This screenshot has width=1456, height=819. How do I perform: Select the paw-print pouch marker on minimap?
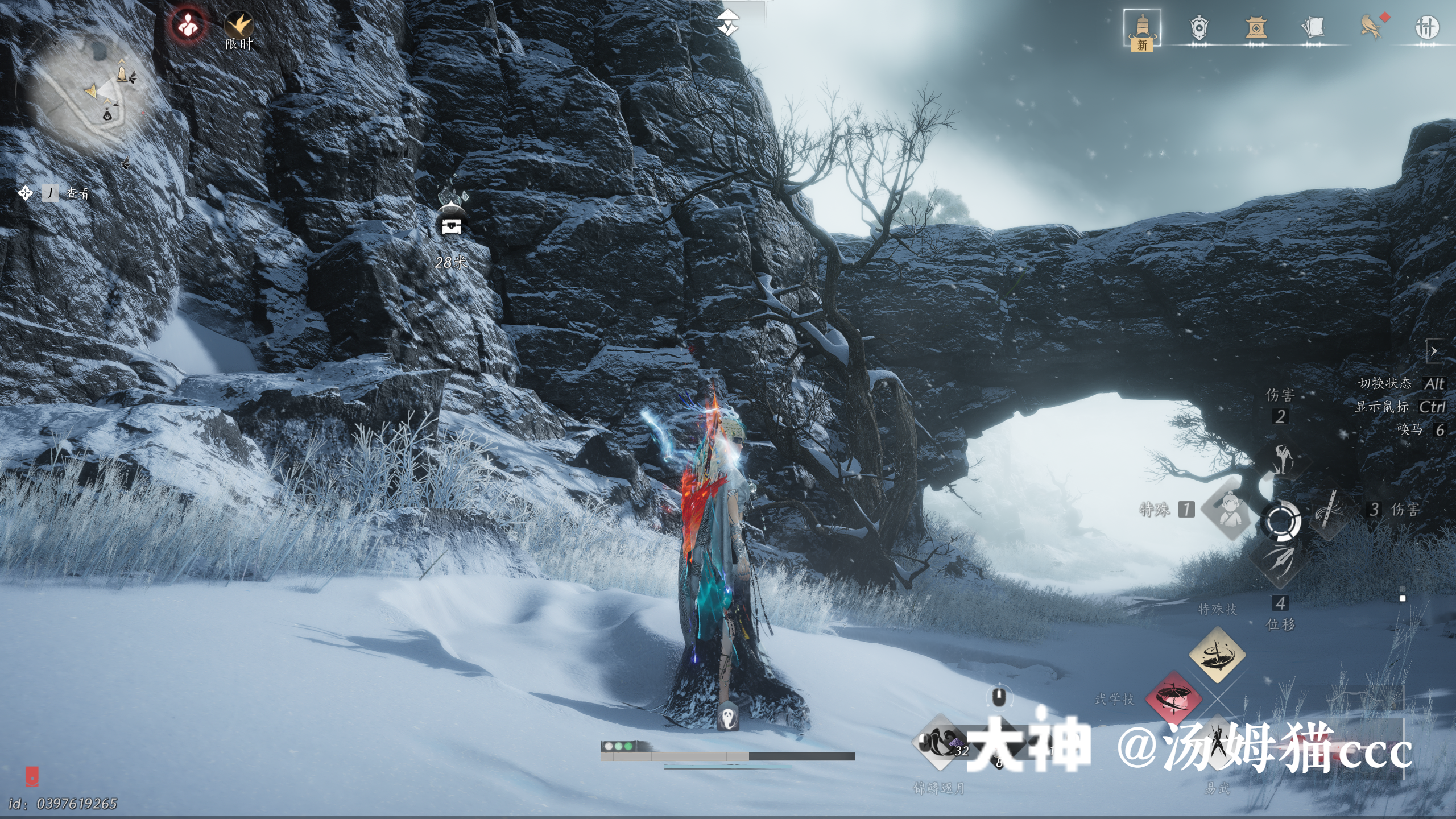pos(107,115)
